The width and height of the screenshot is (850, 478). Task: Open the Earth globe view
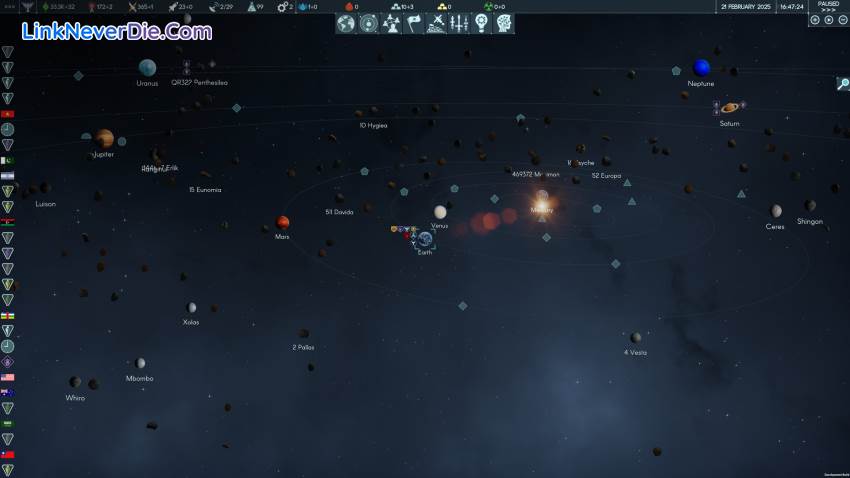tap(346, 23)
